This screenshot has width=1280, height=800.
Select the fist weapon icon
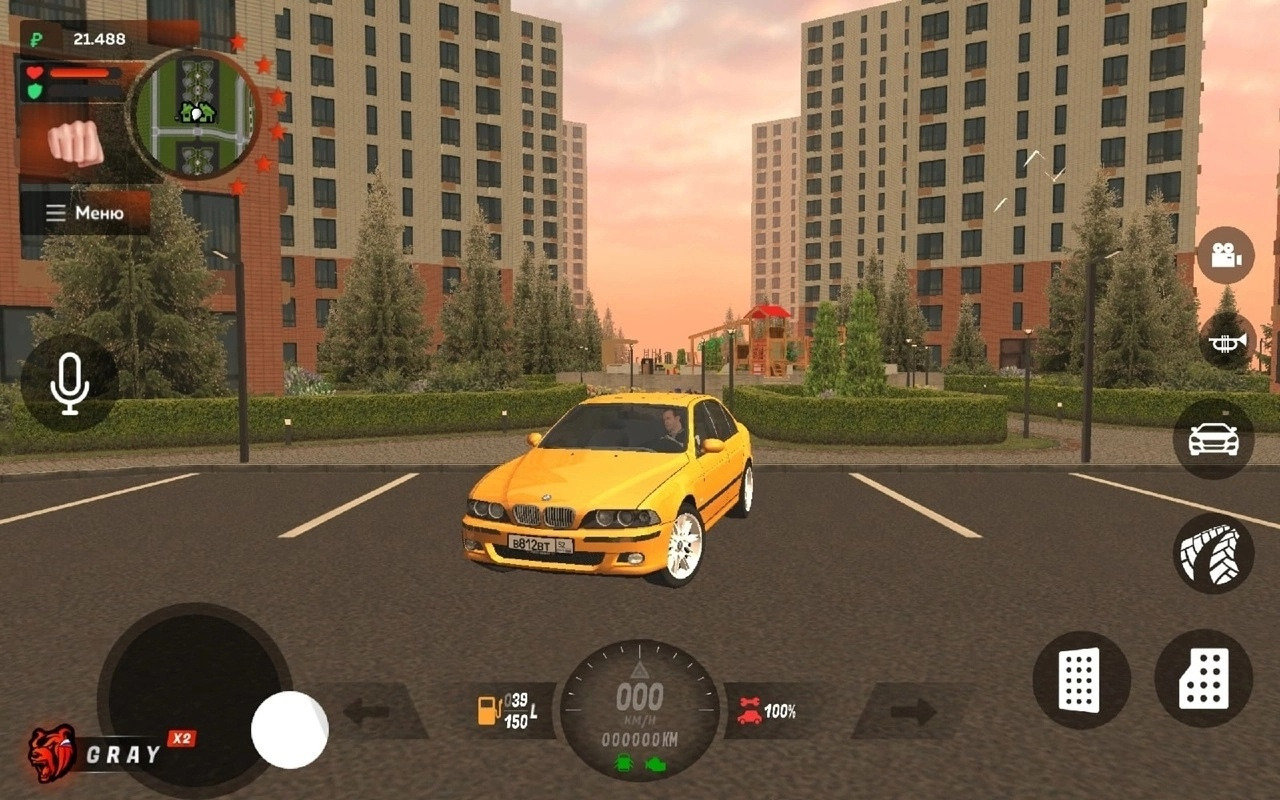[x=76, y=144]
